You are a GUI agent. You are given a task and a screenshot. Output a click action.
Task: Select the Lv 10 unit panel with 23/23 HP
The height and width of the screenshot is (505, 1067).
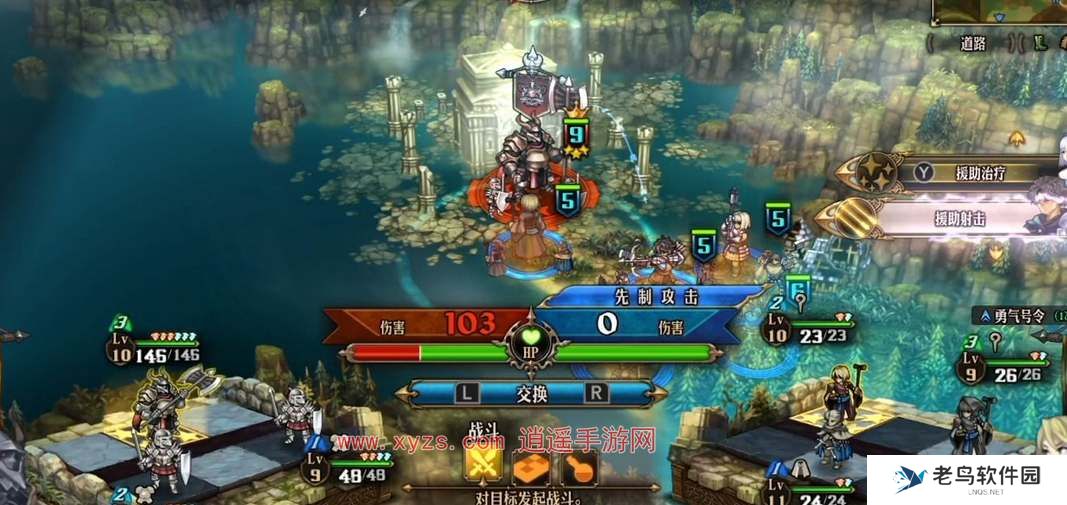[810, 329]
